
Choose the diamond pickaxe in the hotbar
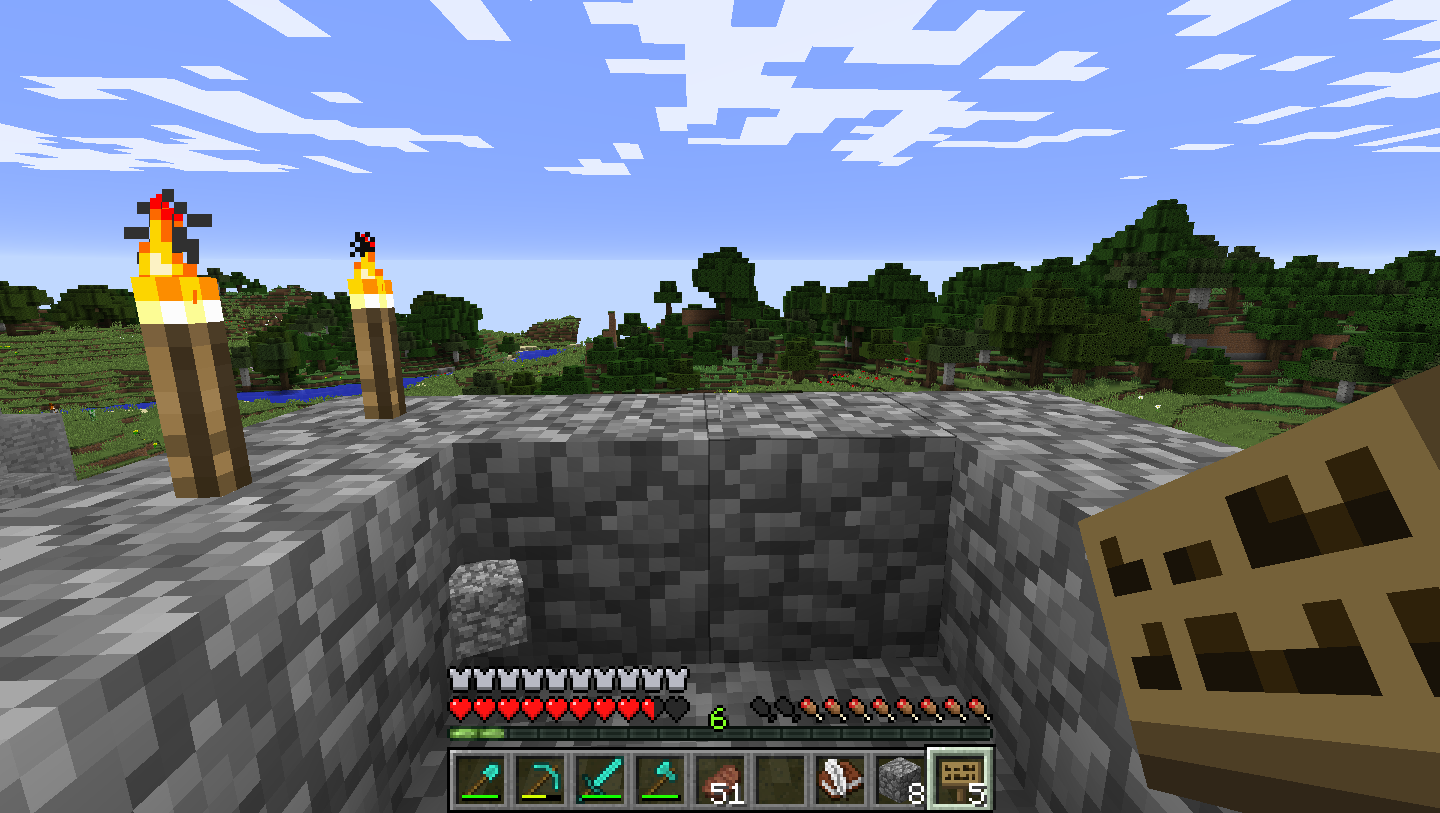point(540,780)
